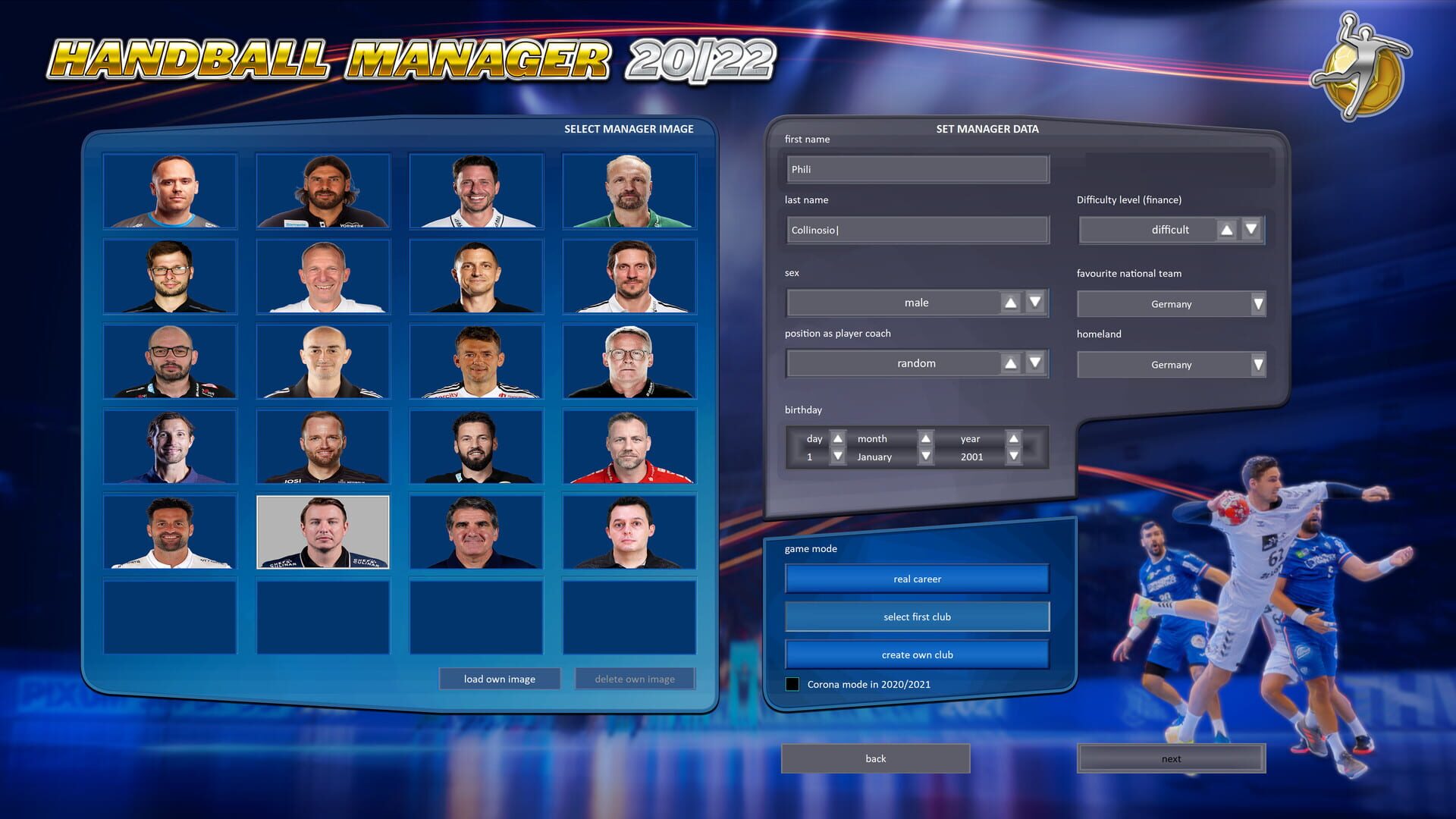Go back using the back button
This screenshot has width=1456, height=819.
tap(874, 758)
